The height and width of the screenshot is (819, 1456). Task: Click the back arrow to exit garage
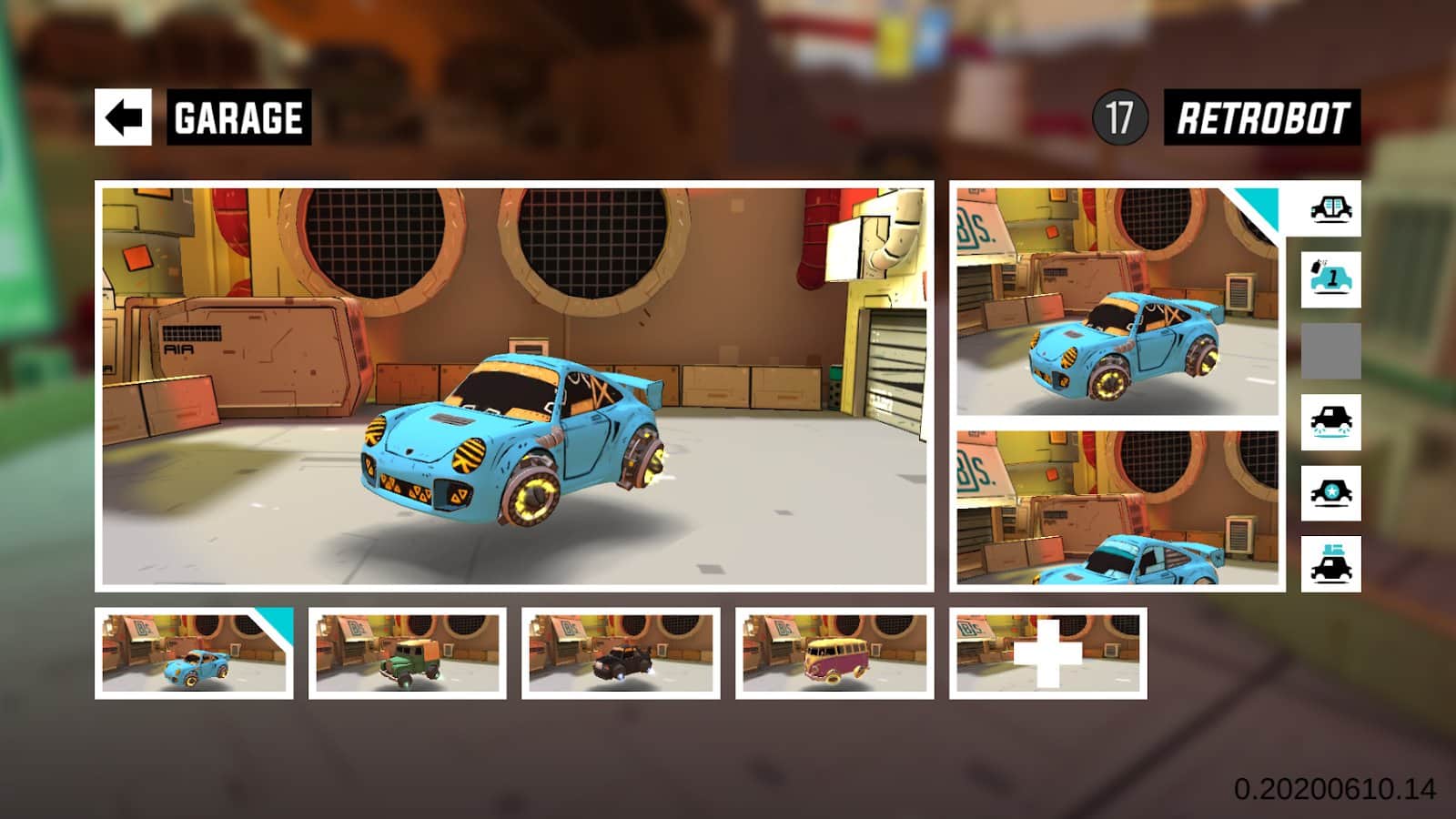(x=126, y=116)
